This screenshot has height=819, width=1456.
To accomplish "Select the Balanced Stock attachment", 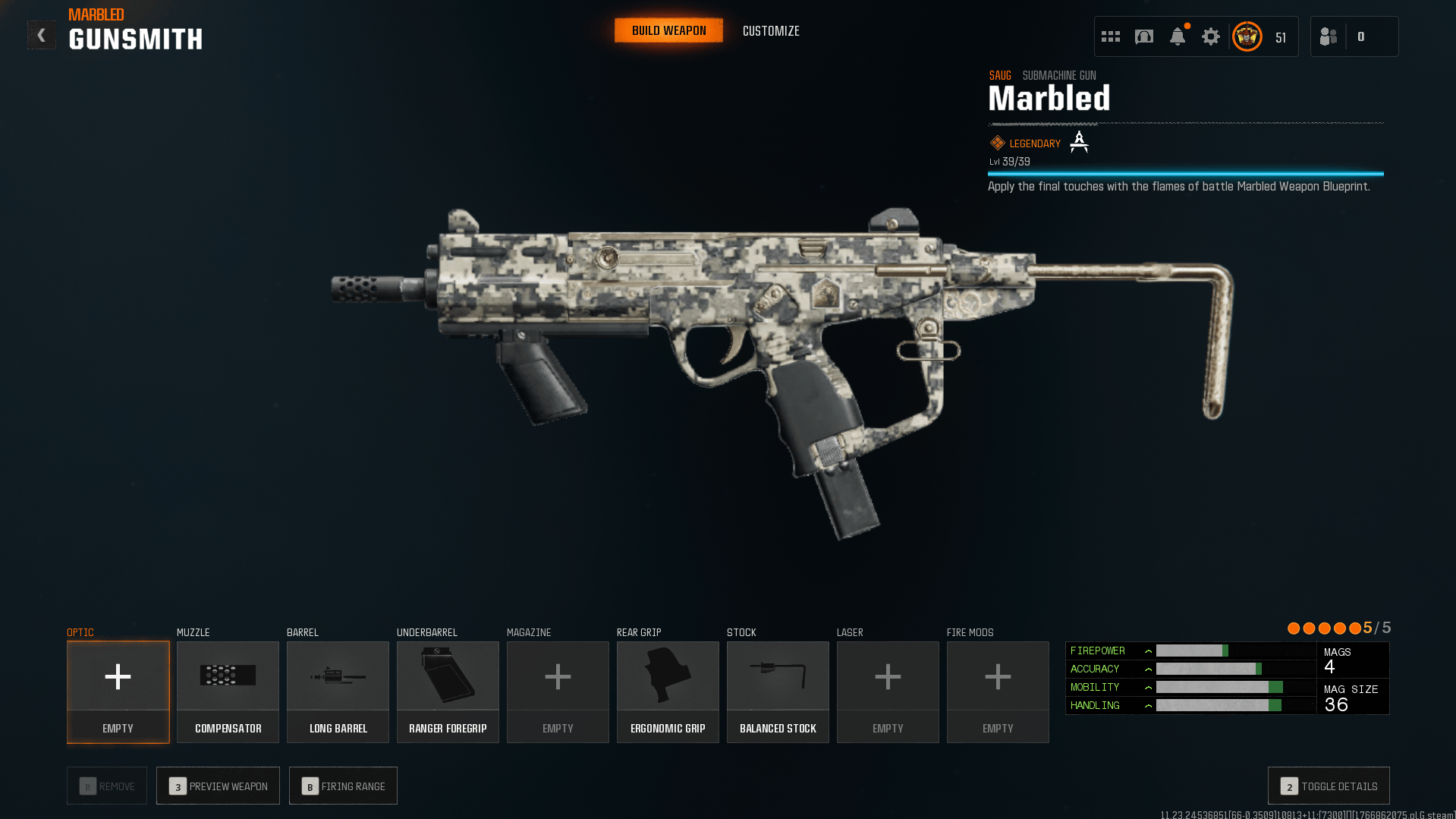I will (777, 691).
